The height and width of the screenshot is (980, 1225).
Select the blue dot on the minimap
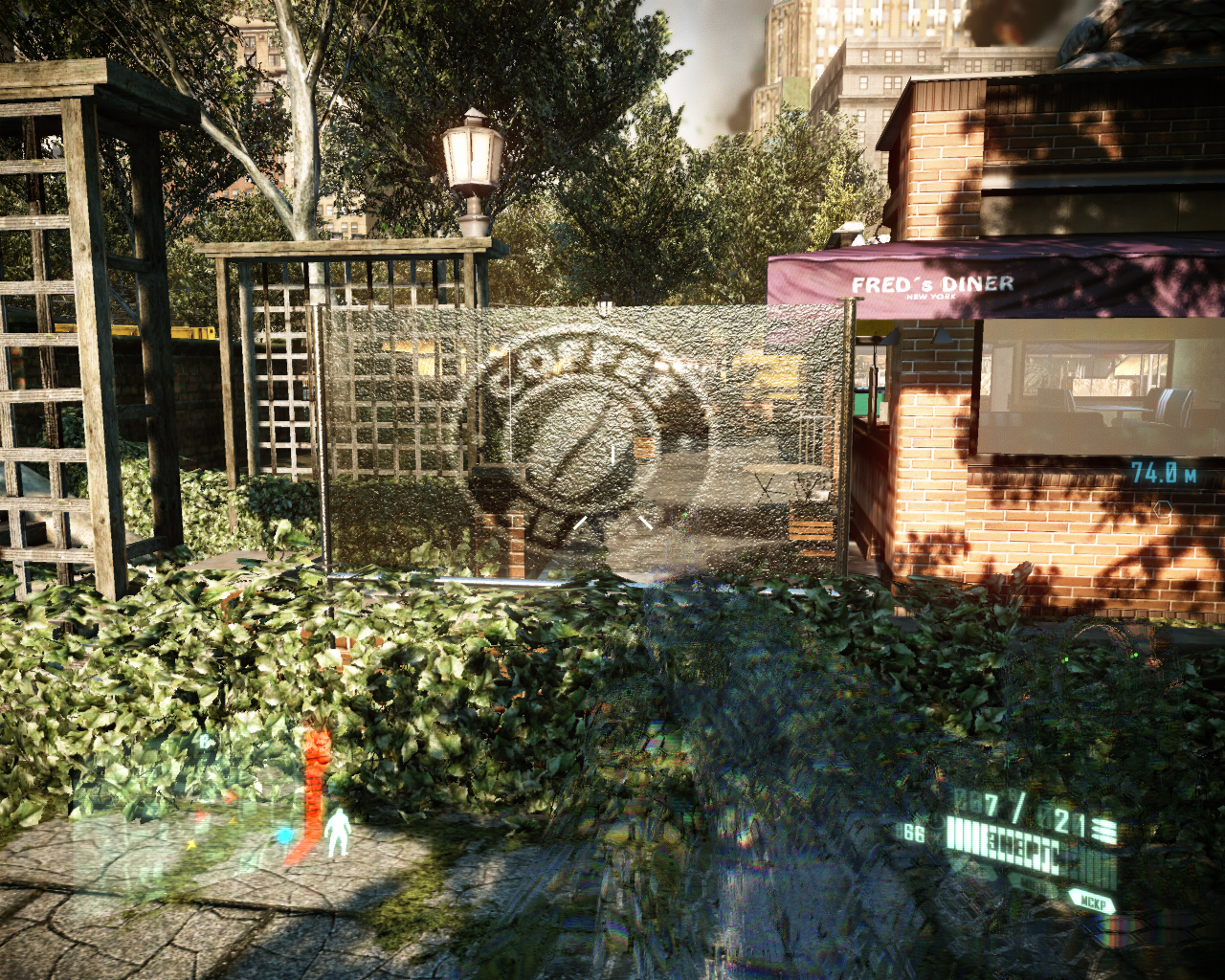[x=284, y=836]
